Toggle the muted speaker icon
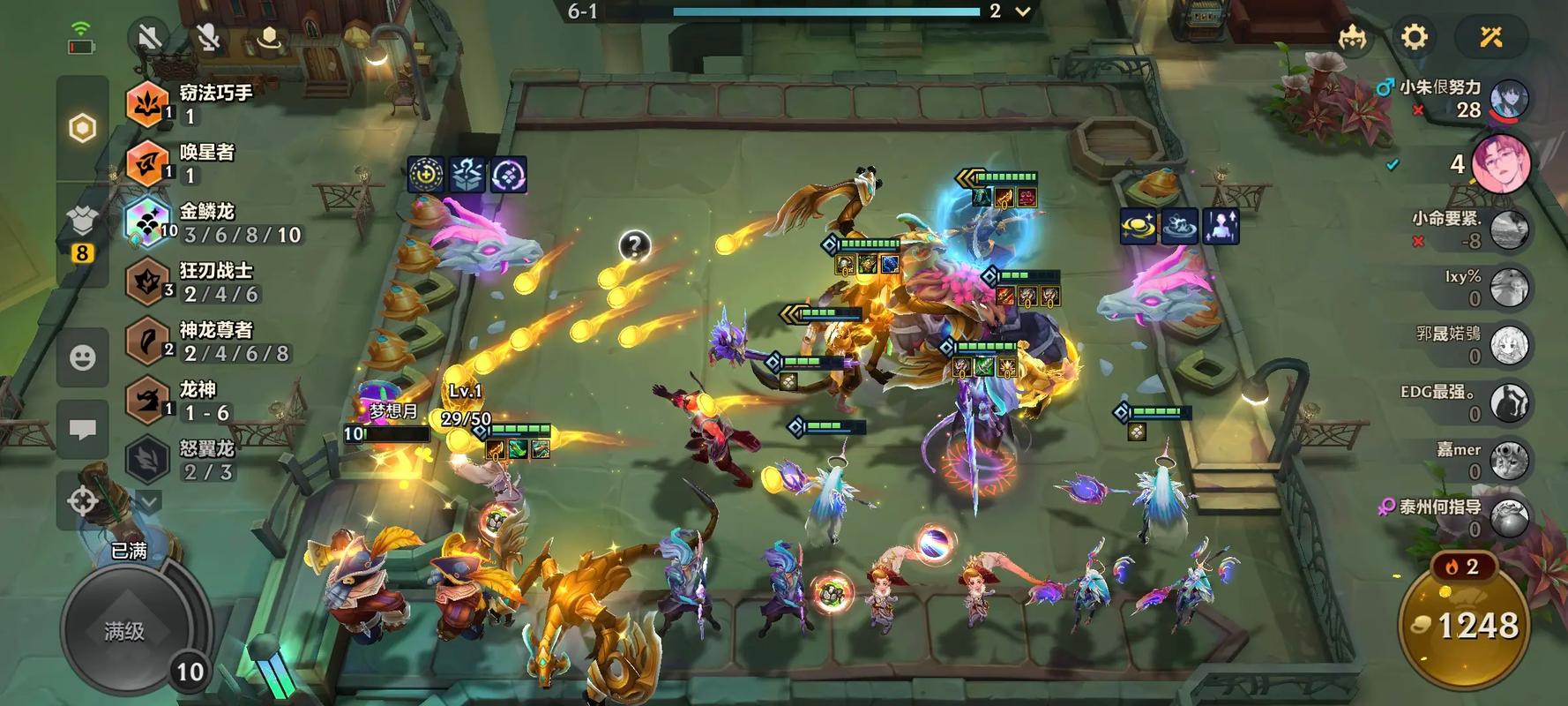 [x=150, y=38]
